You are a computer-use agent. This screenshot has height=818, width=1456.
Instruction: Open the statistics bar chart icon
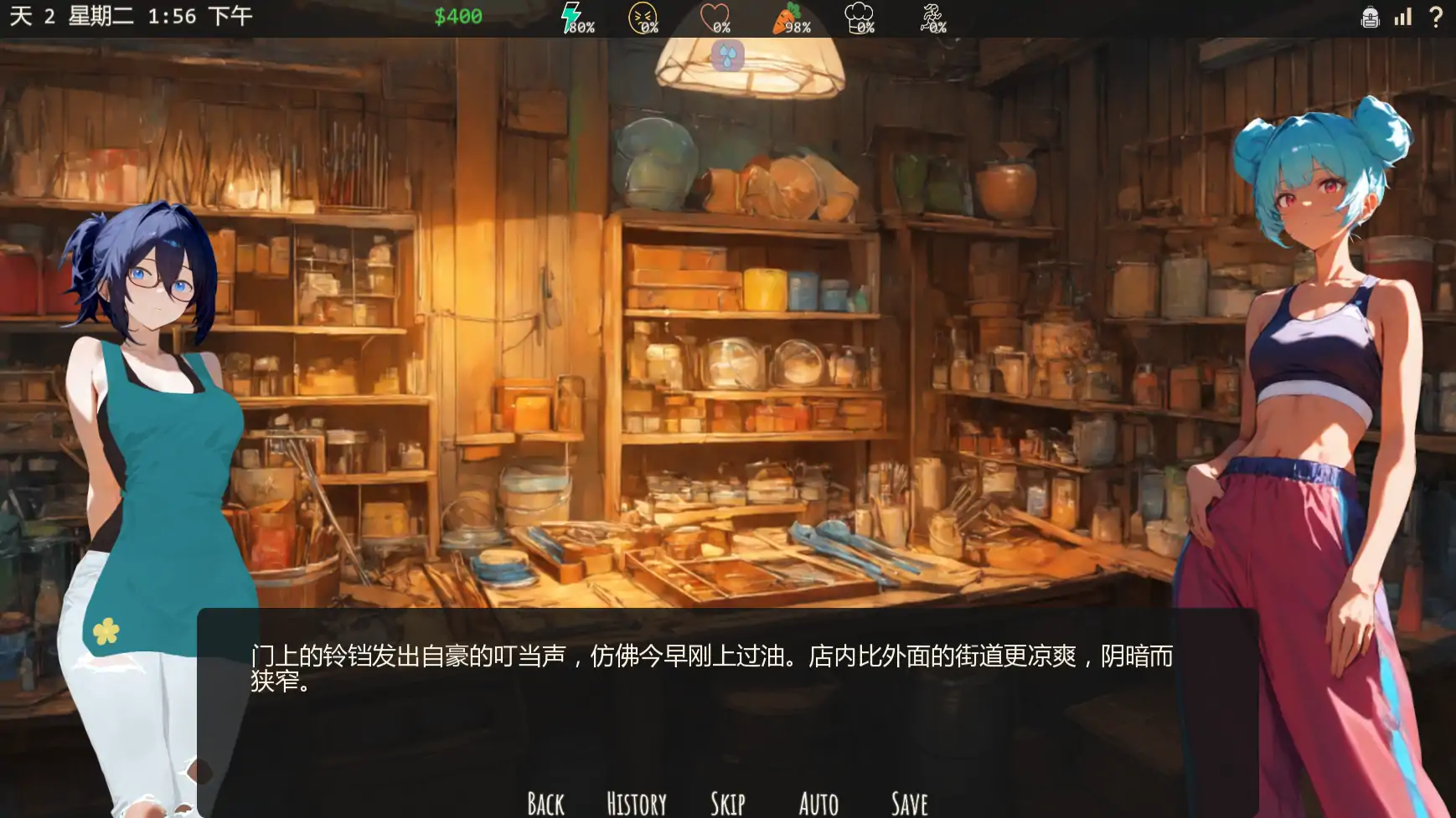[1402, 17]
